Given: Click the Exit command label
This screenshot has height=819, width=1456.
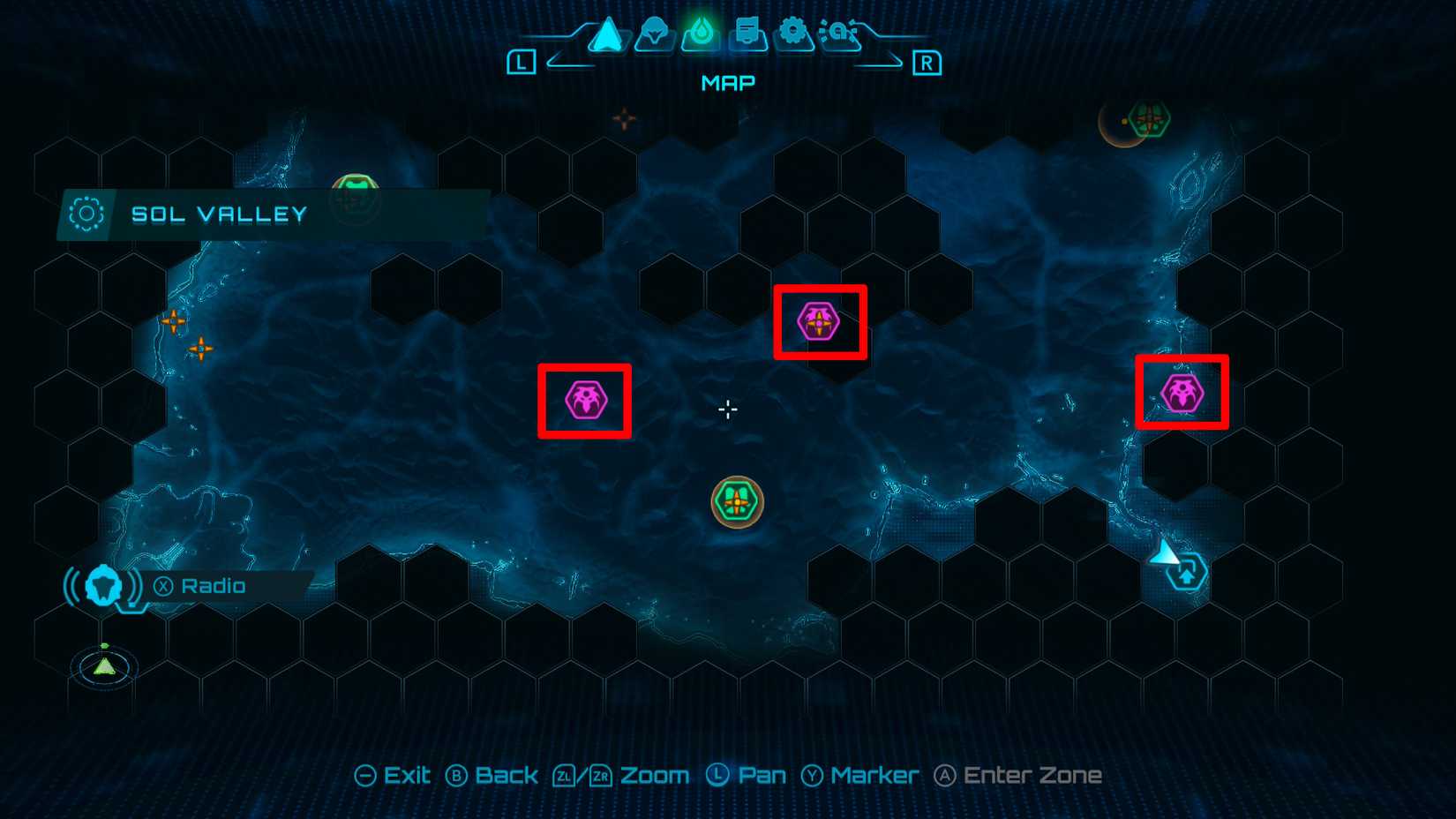Looking at the screenshot, I should 406,775.
